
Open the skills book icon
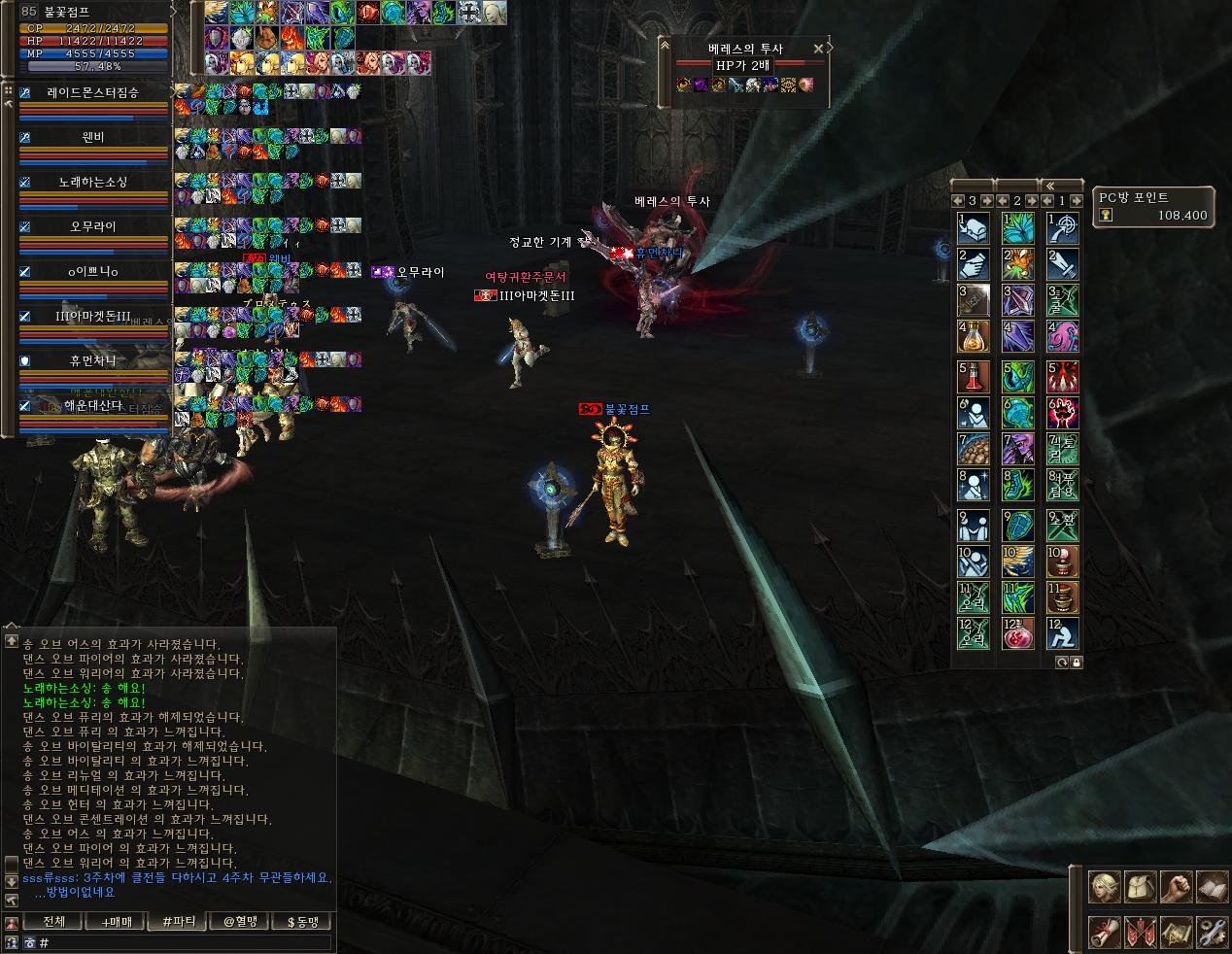click(x=1212, y=886)
